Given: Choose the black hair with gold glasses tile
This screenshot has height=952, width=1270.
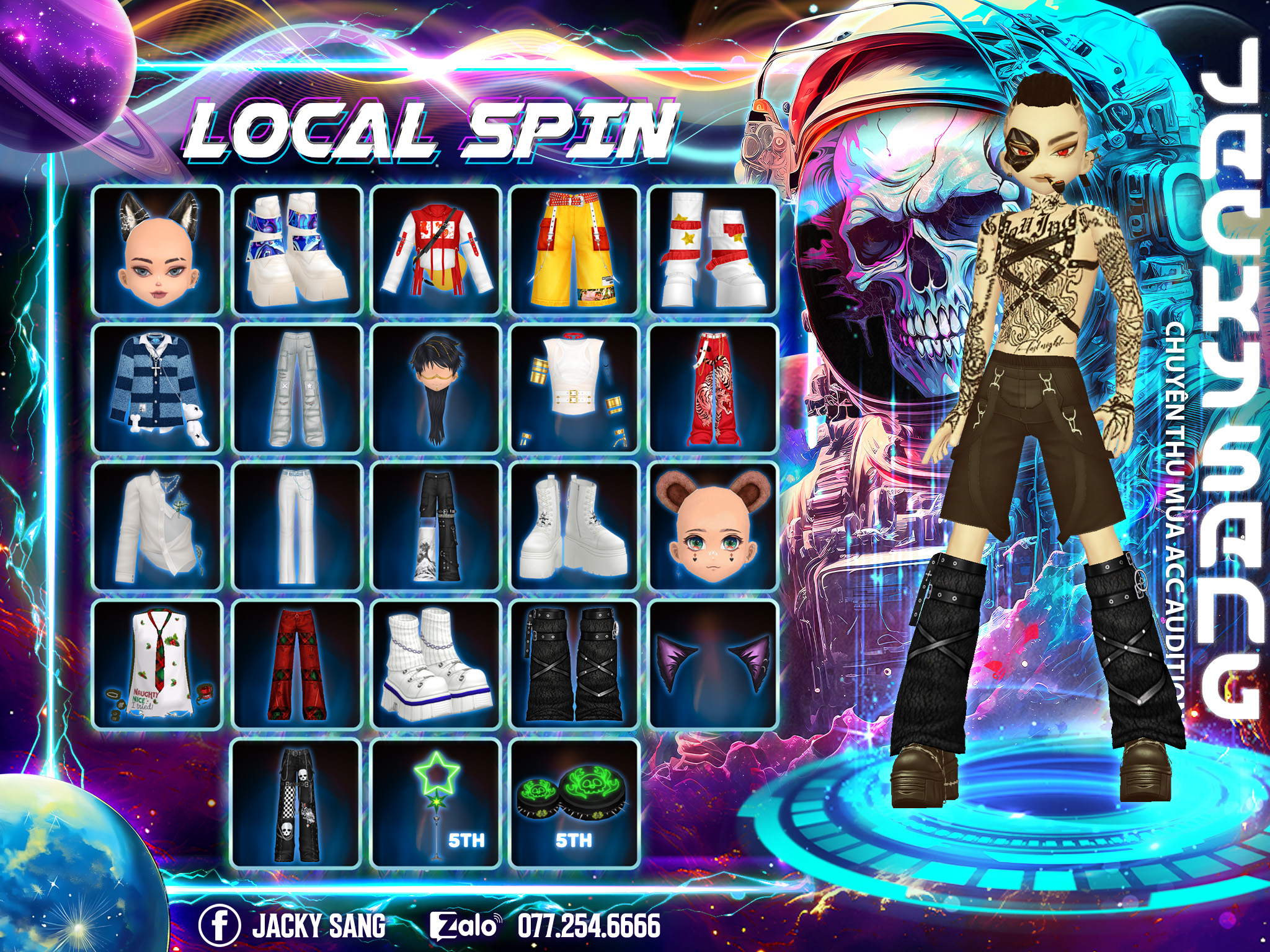Looking at the screenshot, I should click(436, 388).
